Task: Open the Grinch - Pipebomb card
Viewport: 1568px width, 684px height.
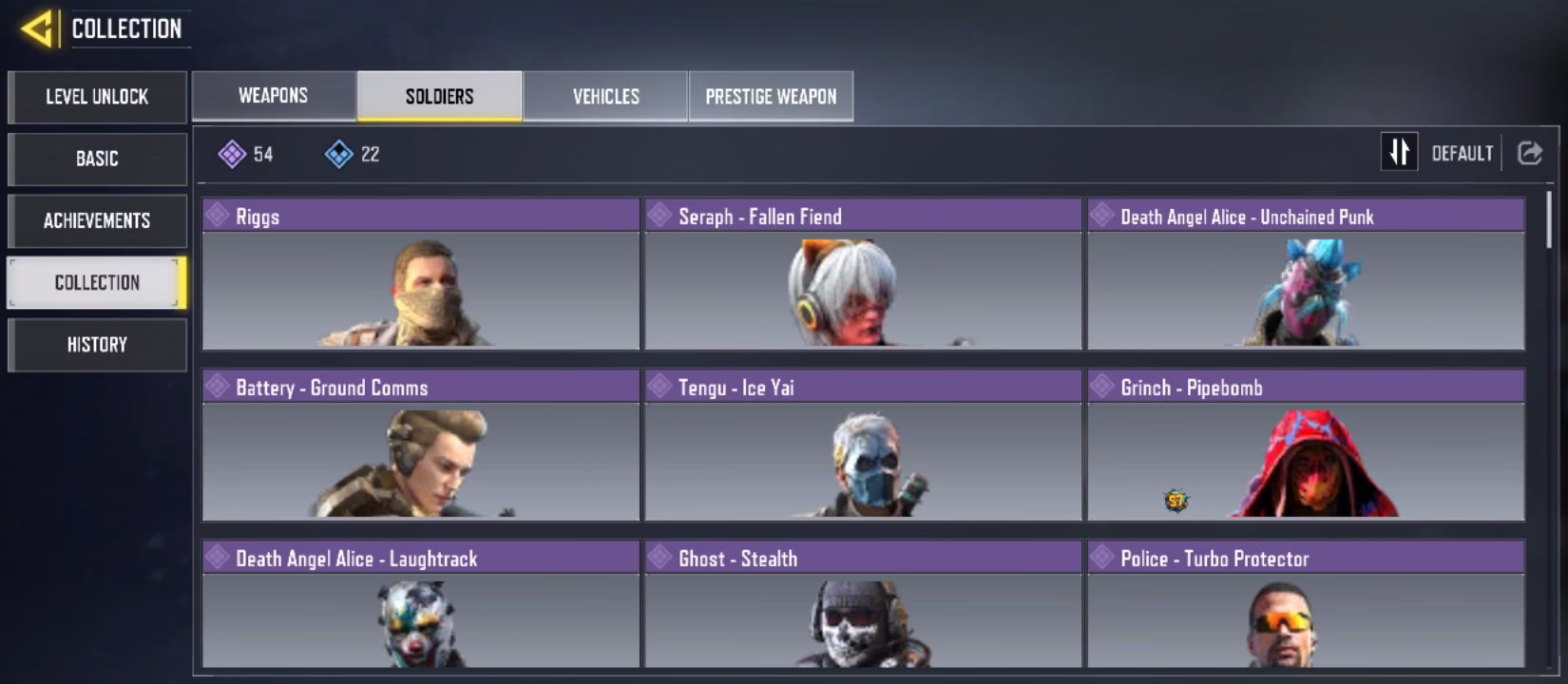Action: point(1306,446)
